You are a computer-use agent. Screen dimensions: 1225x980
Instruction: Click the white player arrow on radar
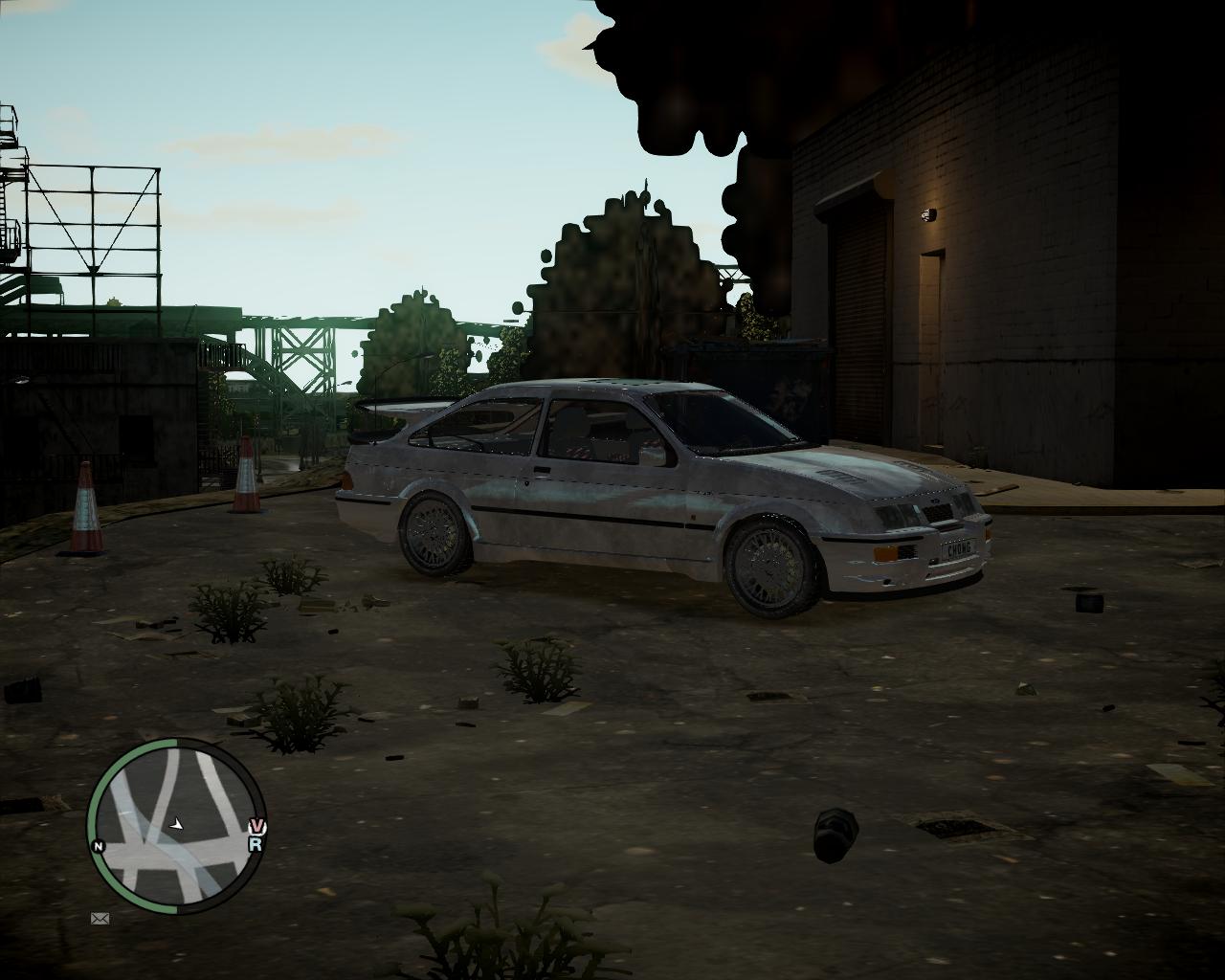coord(176,823)
